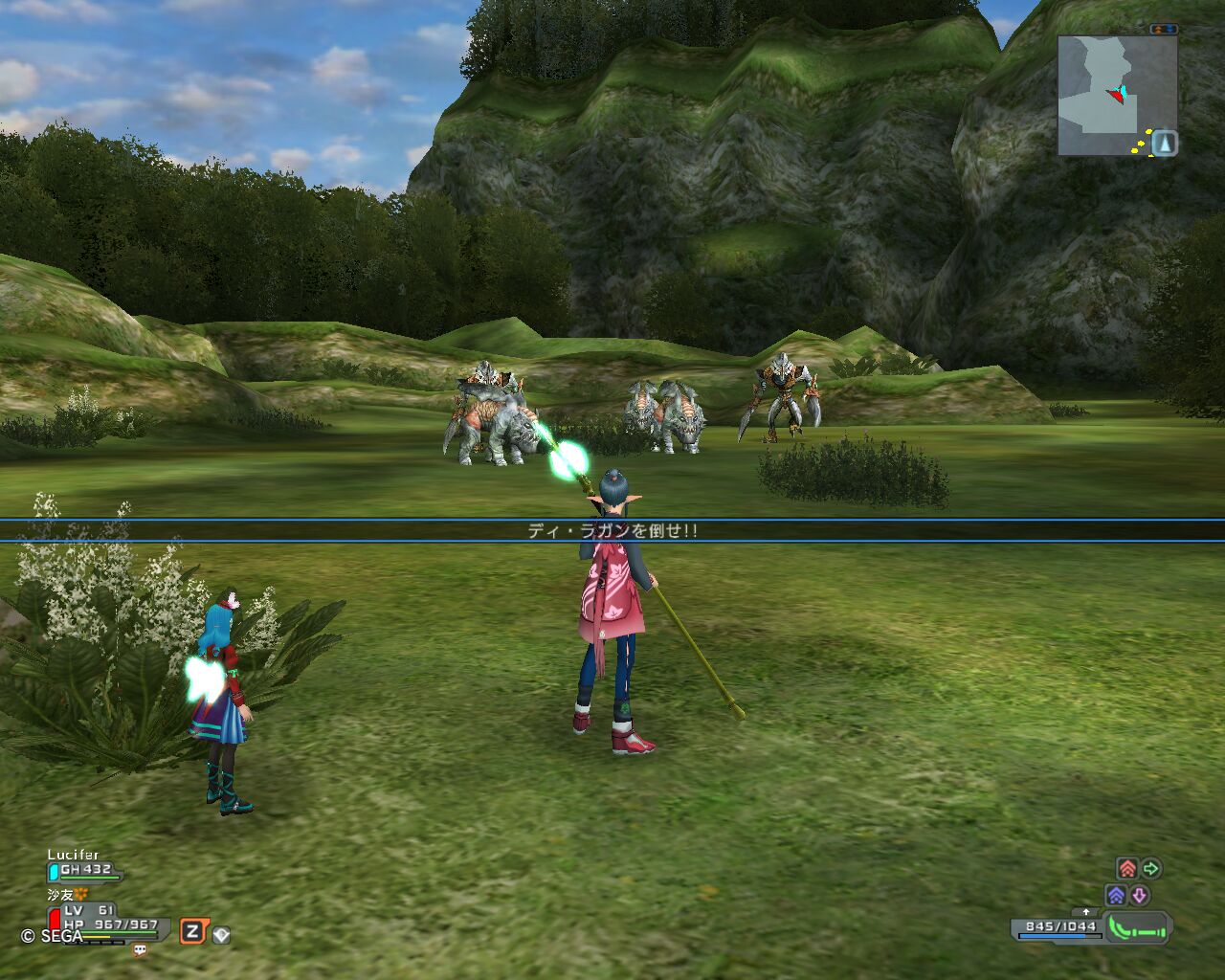This screenshot has width=1225, height=980.
Task: Click the grey diamond icon beside Z
Action: point(221,935)
